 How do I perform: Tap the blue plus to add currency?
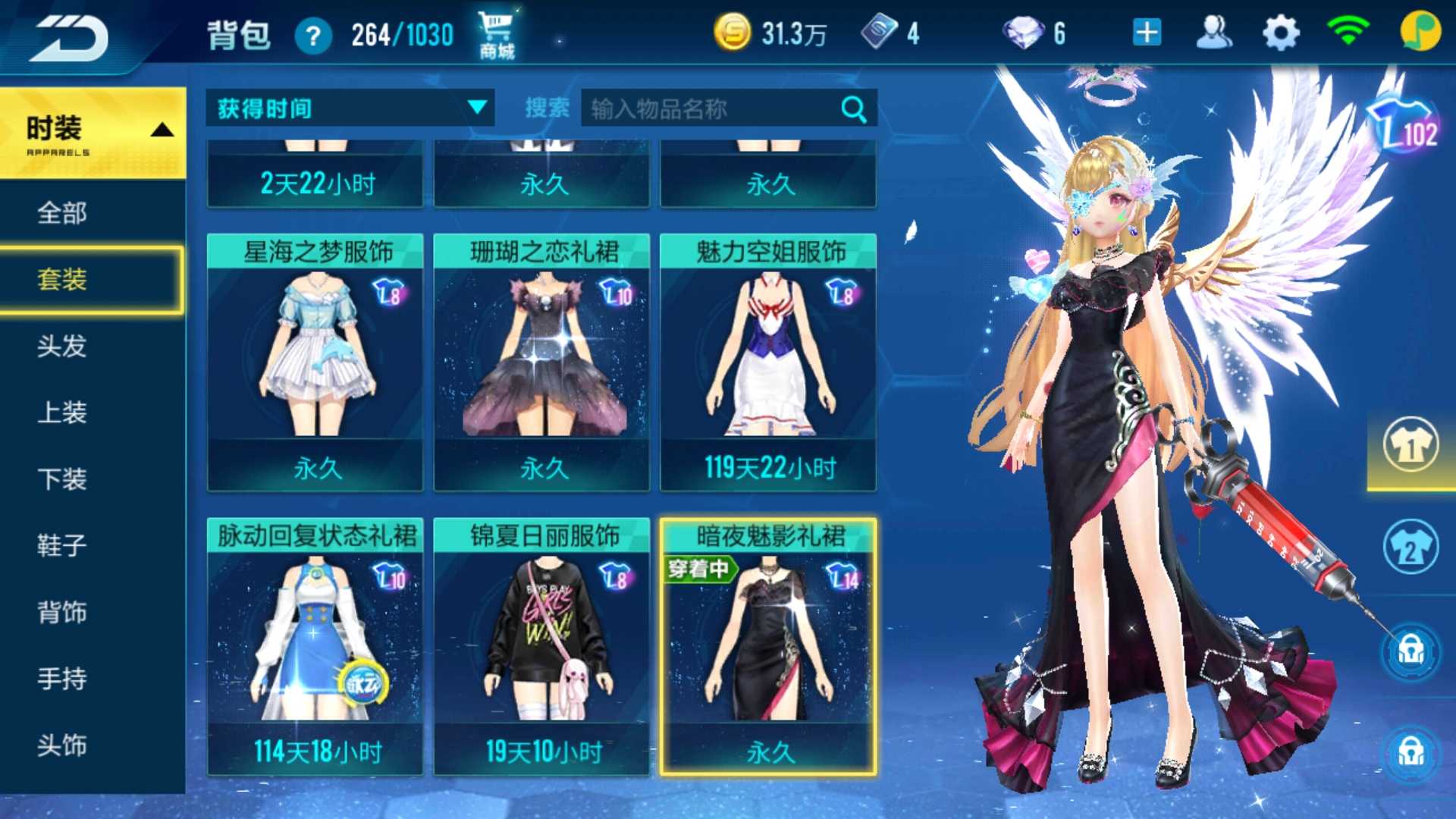pyautogui.click(x=1147, y=33)
